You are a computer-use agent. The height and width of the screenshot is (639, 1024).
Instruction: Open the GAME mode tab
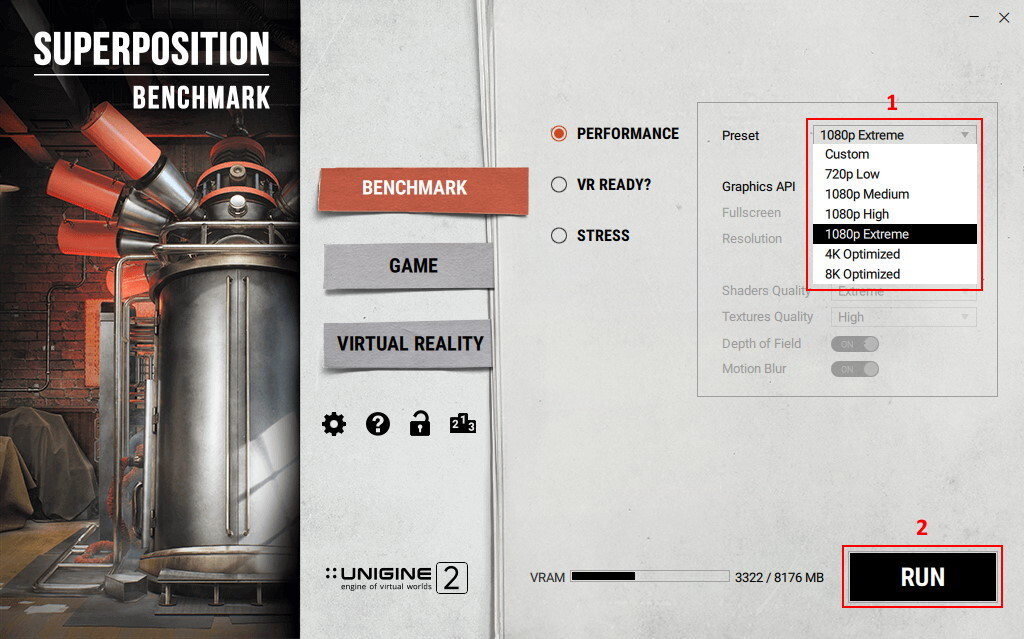(413, 265)
